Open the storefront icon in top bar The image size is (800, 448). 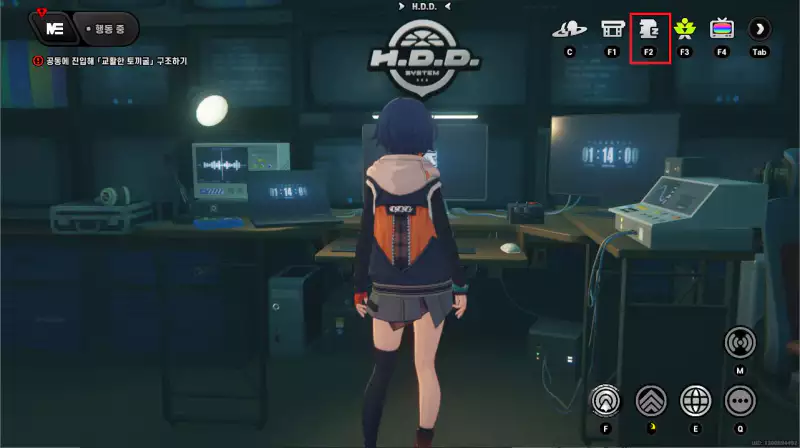tap(612, 28)
